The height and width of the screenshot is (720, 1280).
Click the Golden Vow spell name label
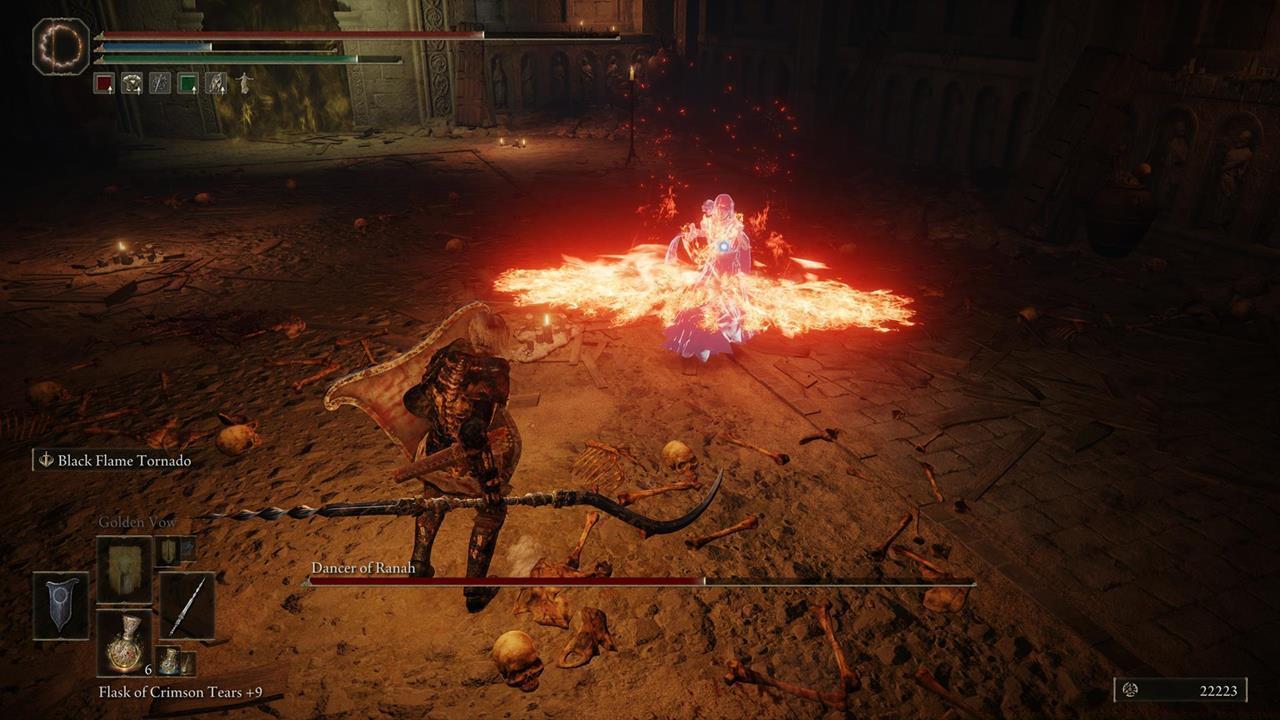[137, 521]
